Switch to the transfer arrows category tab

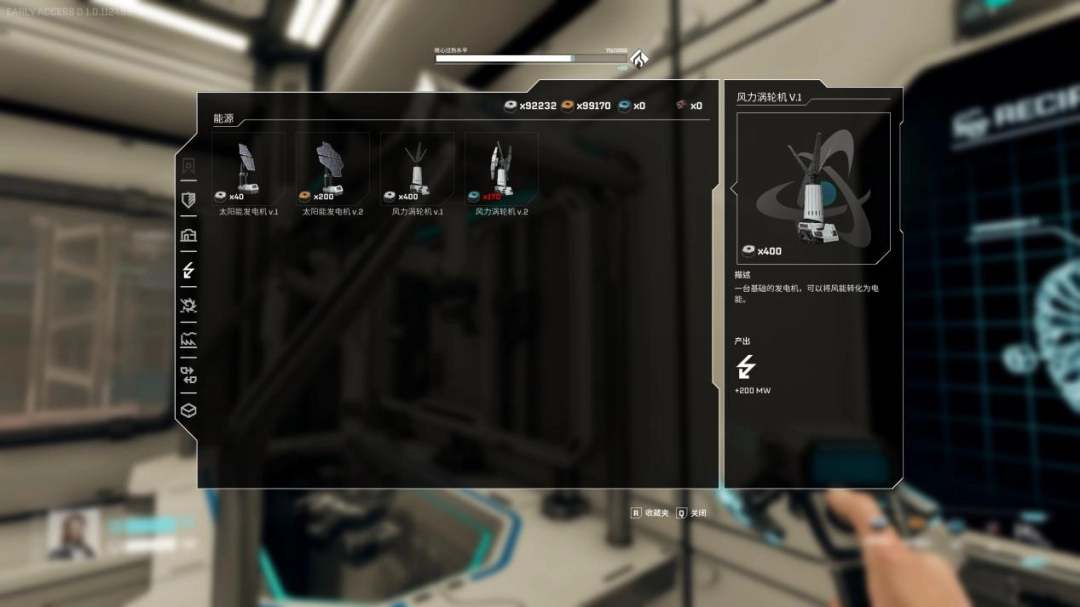[x=188, y=375]
